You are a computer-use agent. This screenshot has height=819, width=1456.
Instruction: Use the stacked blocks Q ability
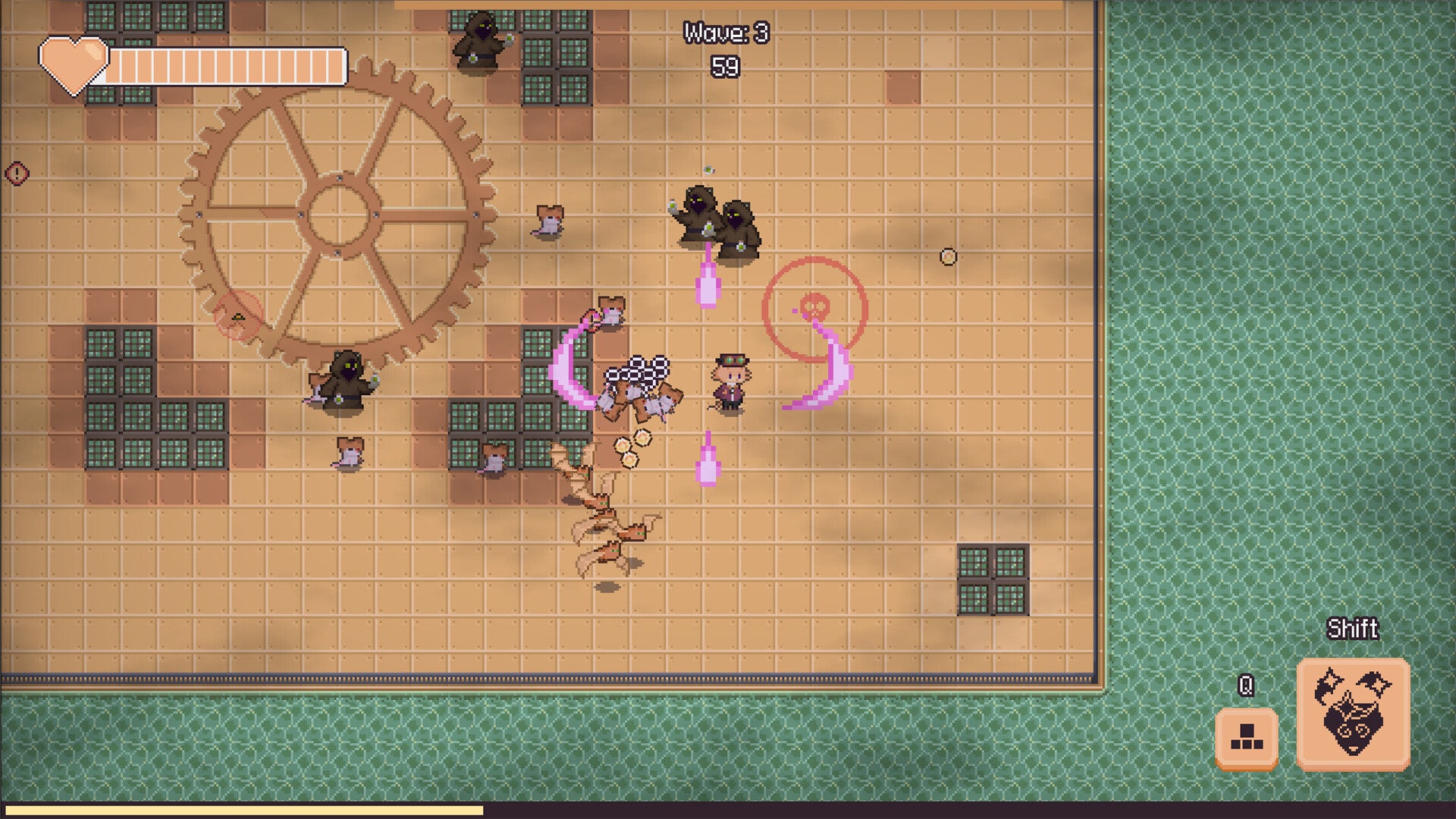pos(1246,738)
